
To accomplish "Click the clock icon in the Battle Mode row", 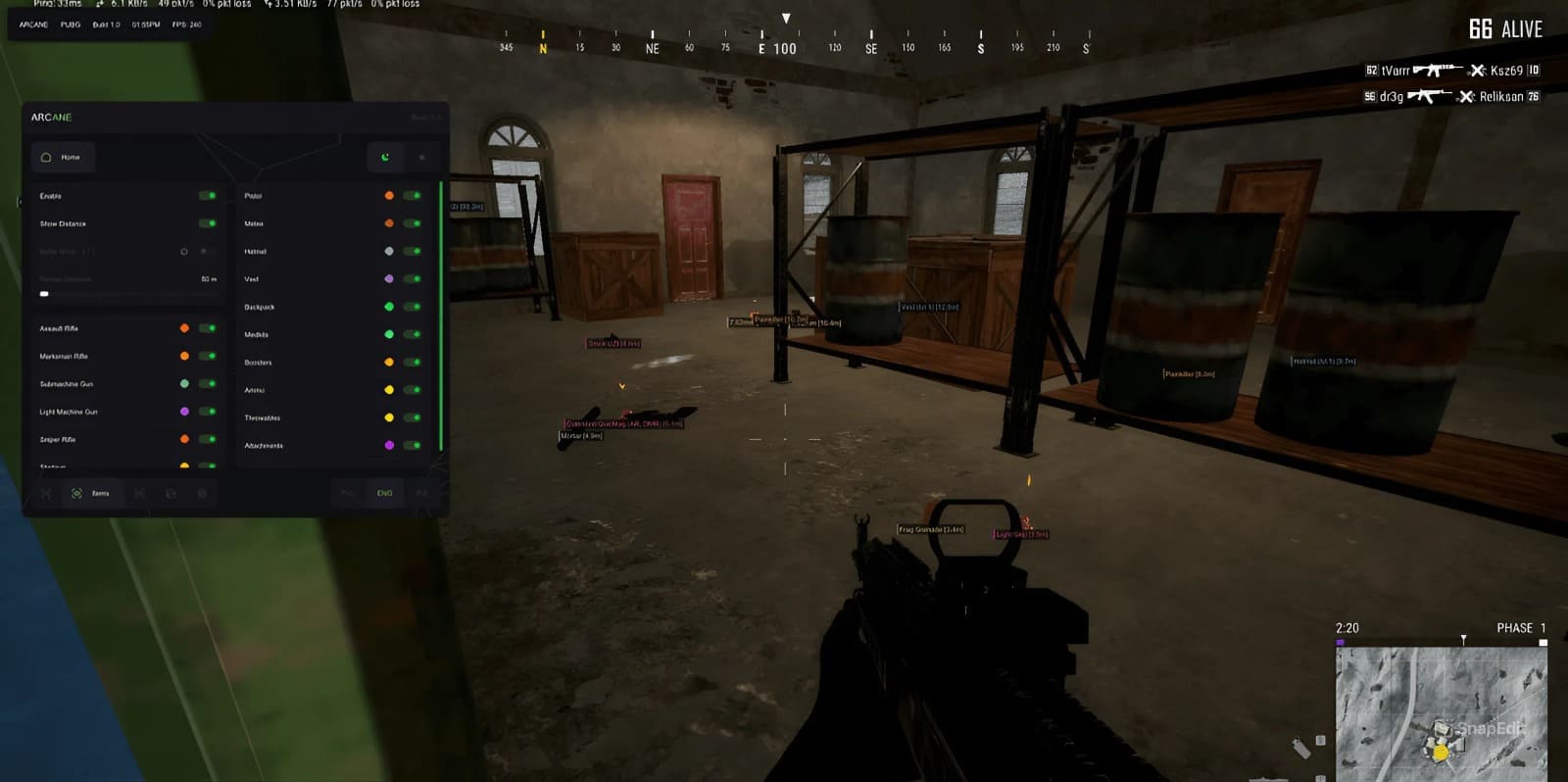I will pos(184,252).
